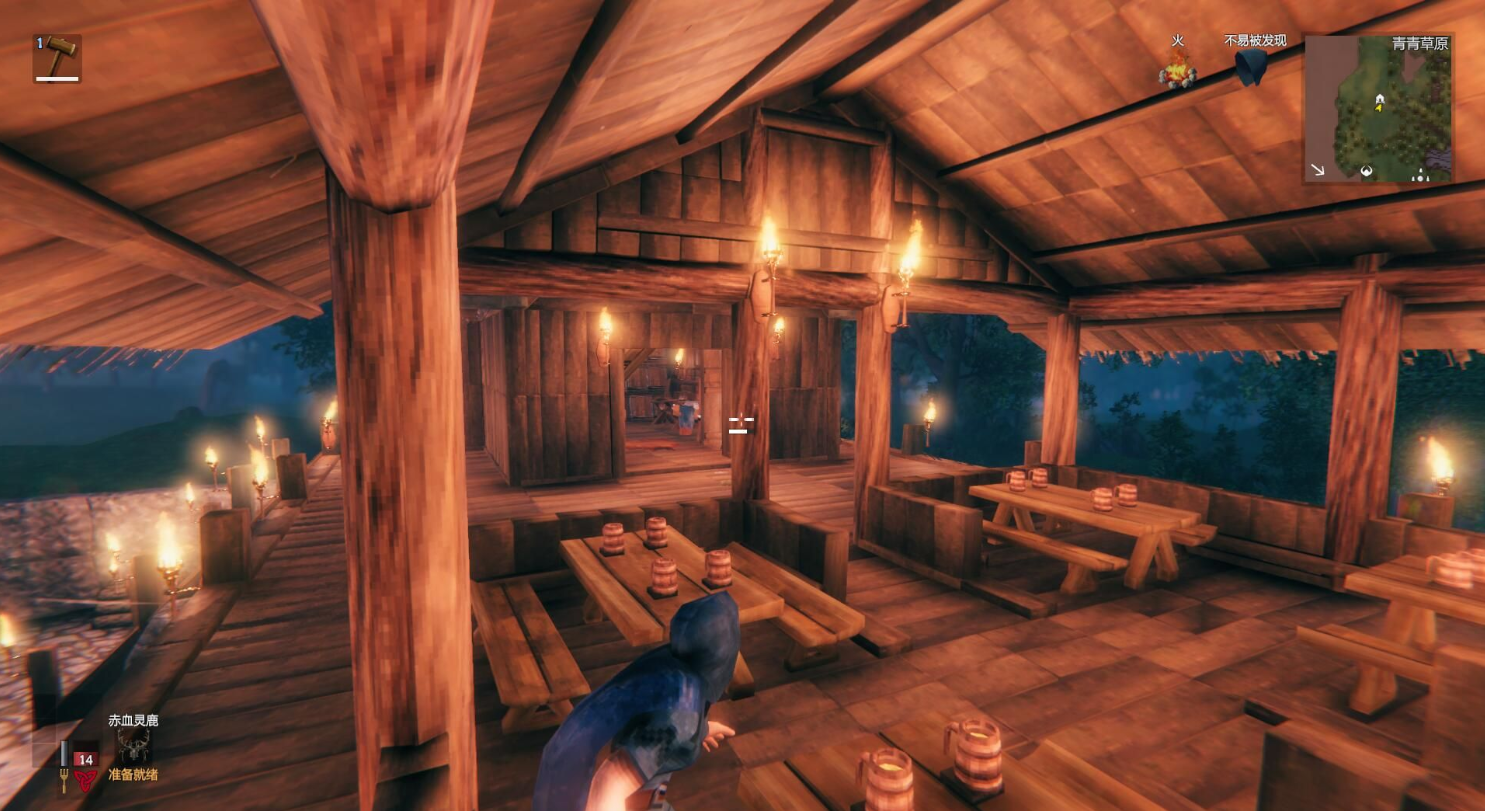Open the minimap
The width and height of the screenshot is (1485, 811).
coord(1378,108)
